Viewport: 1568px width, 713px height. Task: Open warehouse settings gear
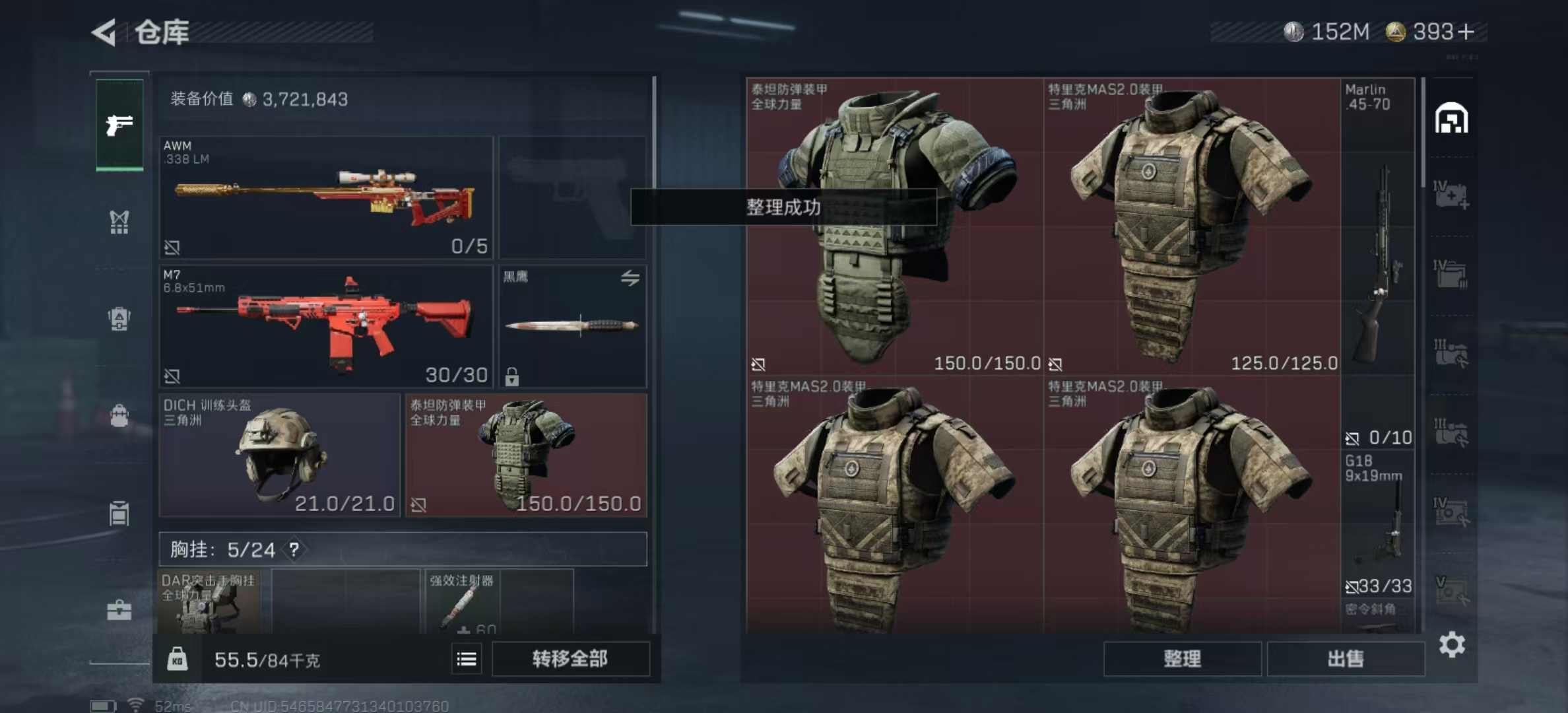[1452, 644]
